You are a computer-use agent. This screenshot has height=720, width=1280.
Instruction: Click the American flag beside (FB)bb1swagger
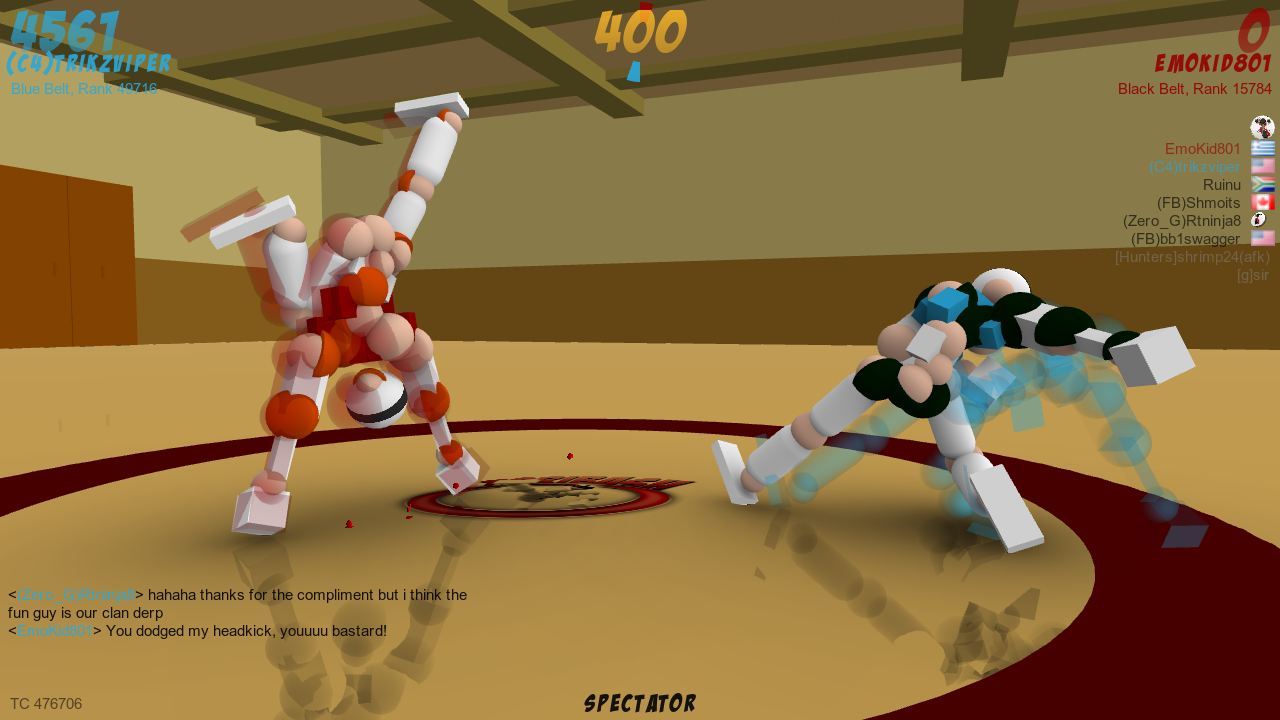(1262, 238)
